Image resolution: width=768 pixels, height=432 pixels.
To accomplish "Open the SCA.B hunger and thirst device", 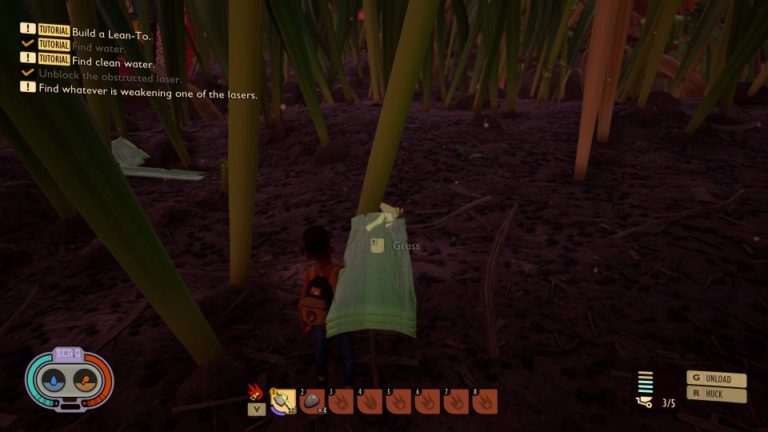I will coord(69,378).
